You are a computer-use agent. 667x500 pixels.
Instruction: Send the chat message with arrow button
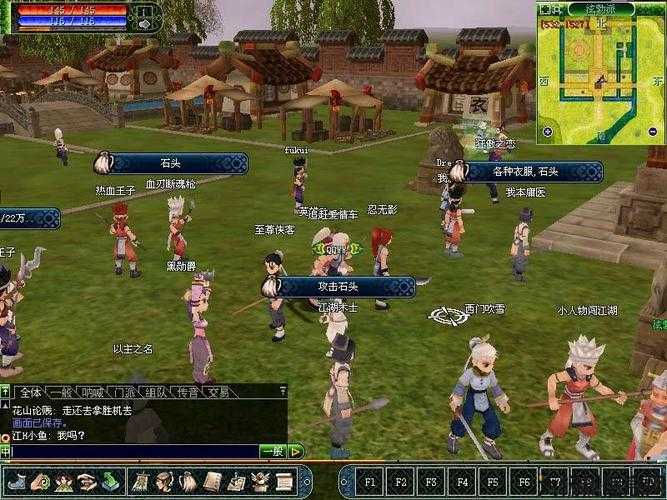[x=296, y=452]
